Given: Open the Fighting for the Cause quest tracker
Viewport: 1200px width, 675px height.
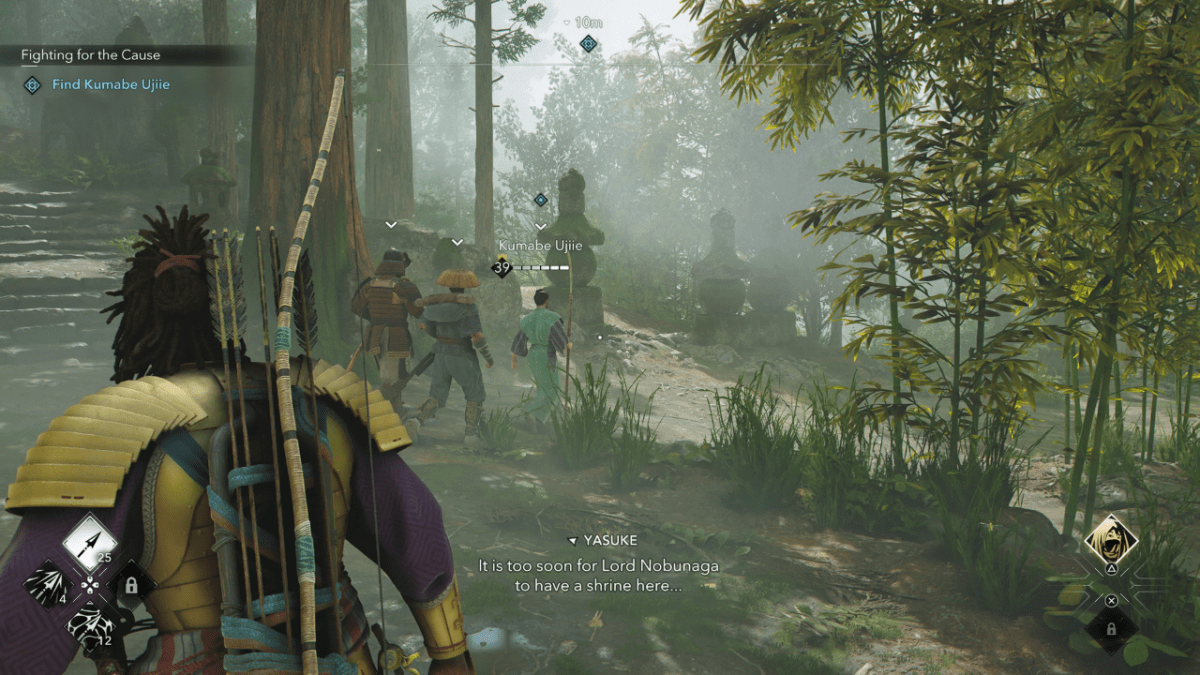Looking at the screenshot, I should pos(90,55).
